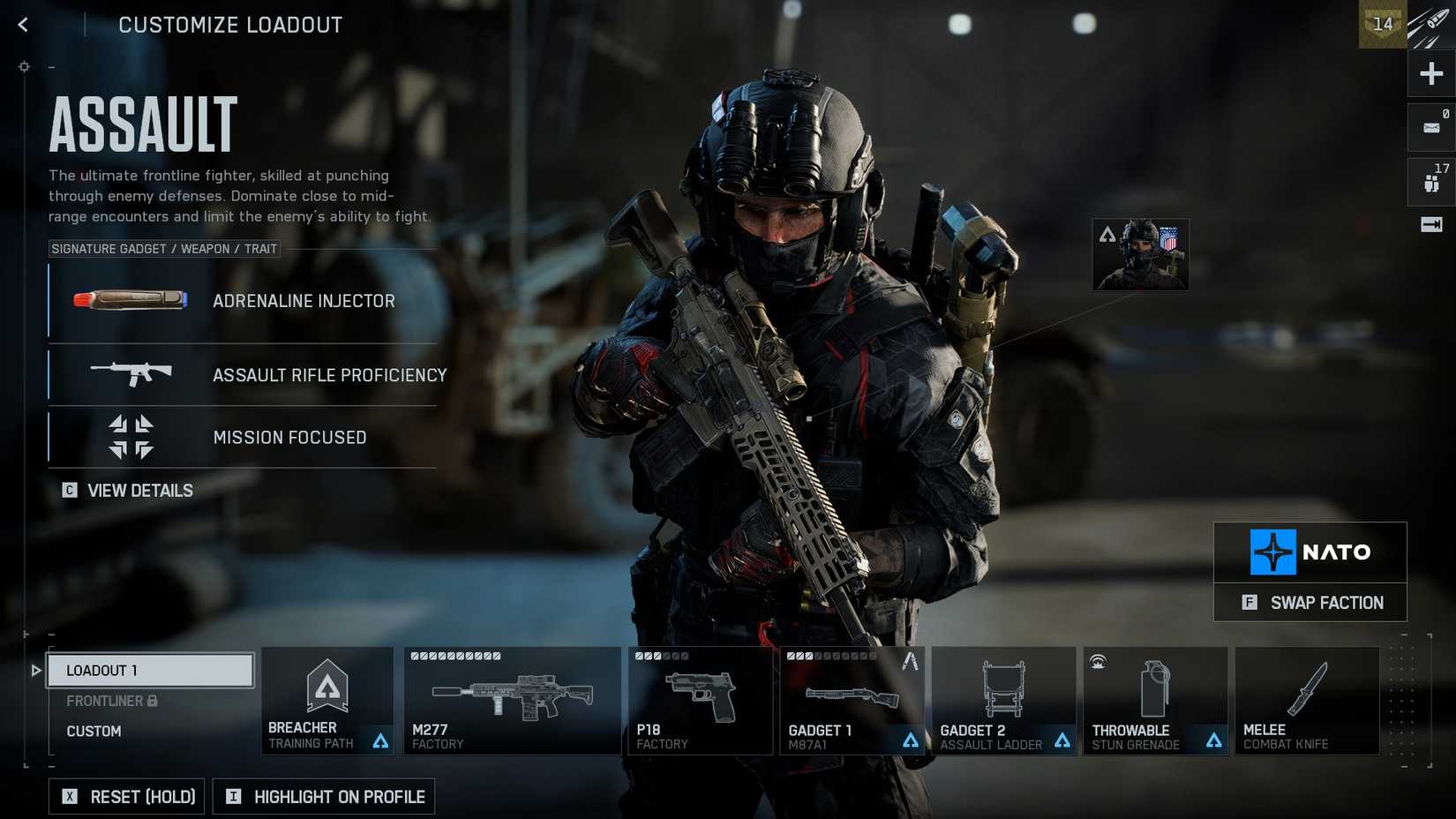Select the M277 primary weapon slot
This screenshot has height=819, width=1456.
coord(512,701)
